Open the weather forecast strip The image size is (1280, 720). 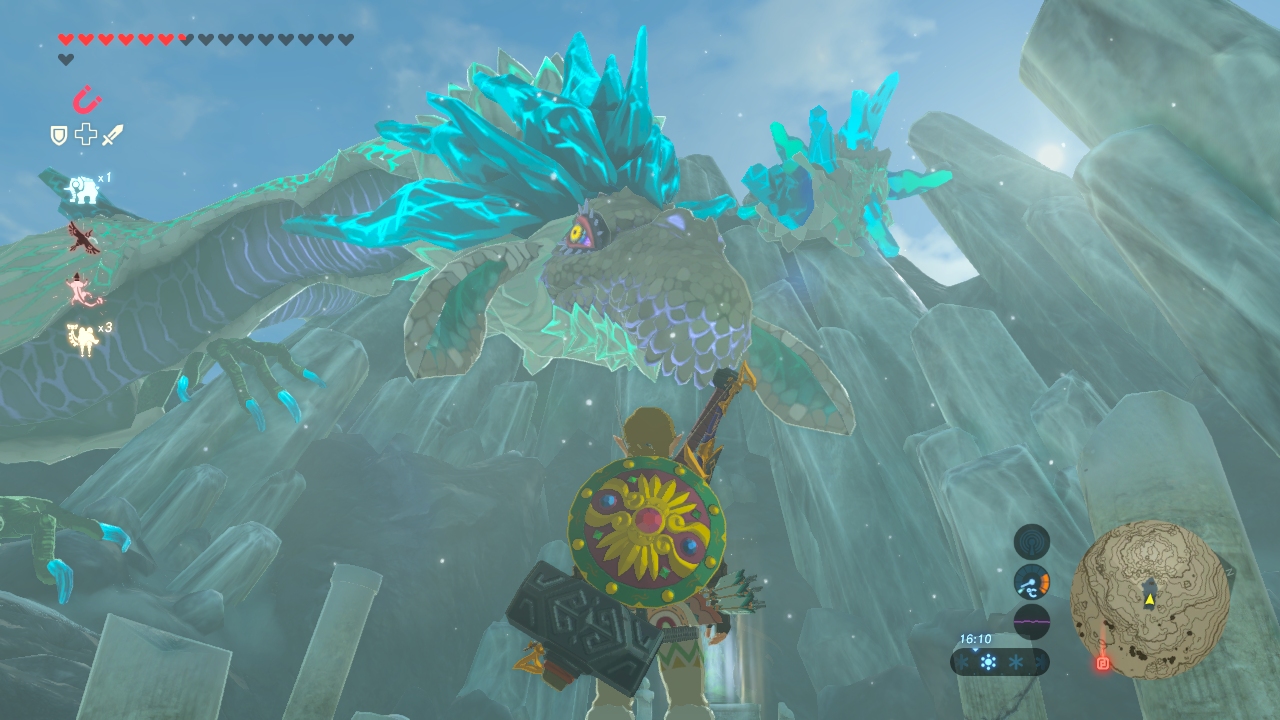pos(1000,662)
